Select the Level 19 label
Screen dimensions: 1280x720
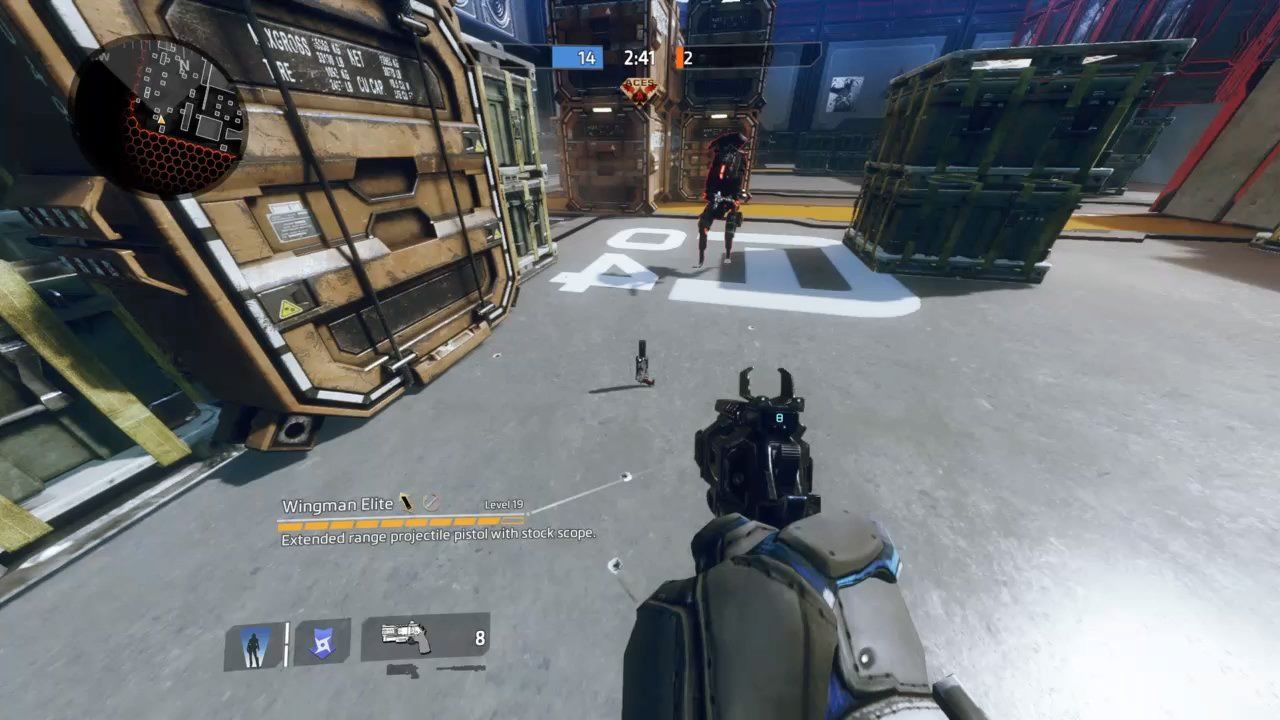point(504,504)
